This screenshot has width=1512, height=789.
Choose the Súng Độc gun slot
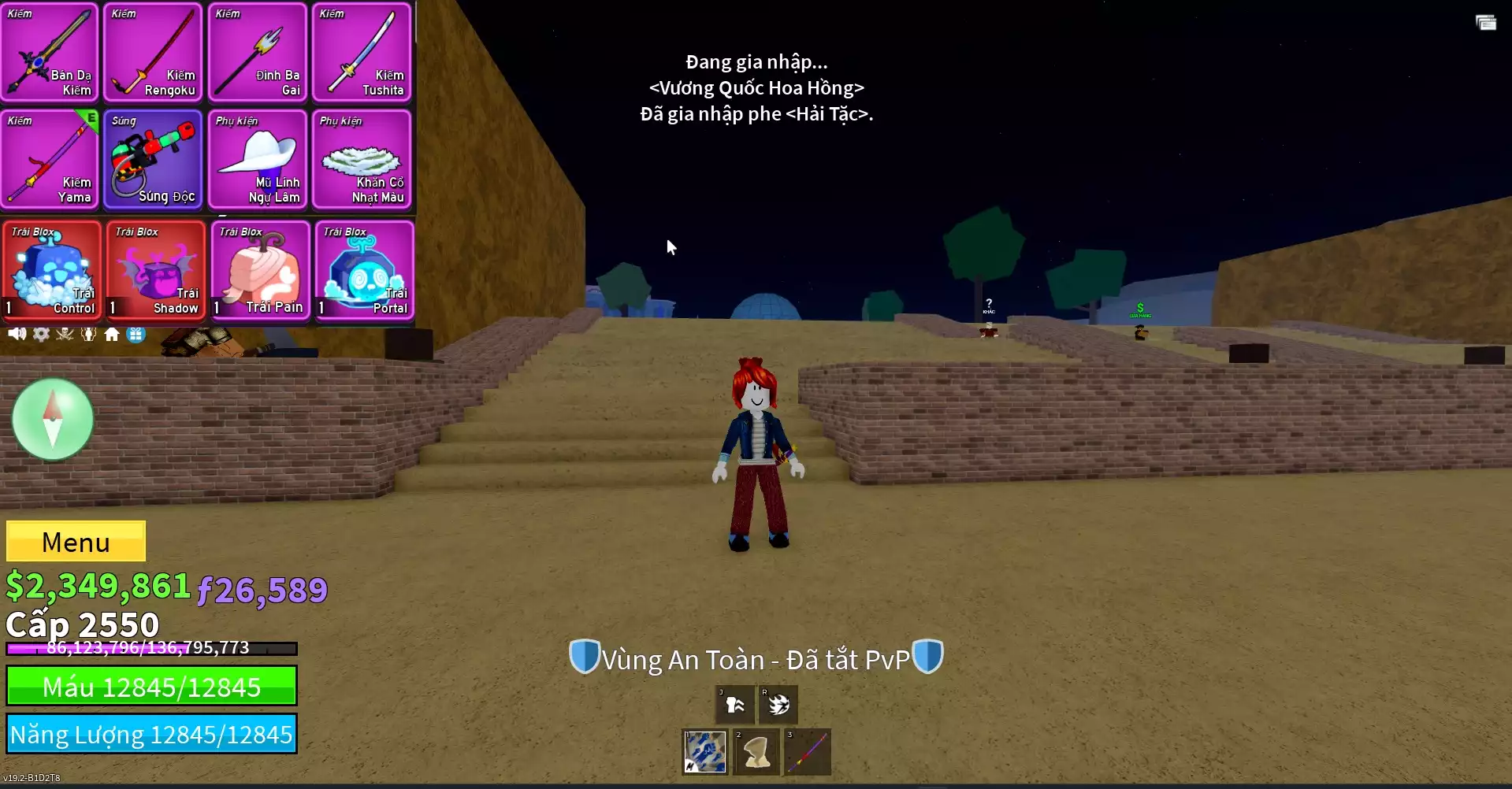click(154, 160)
